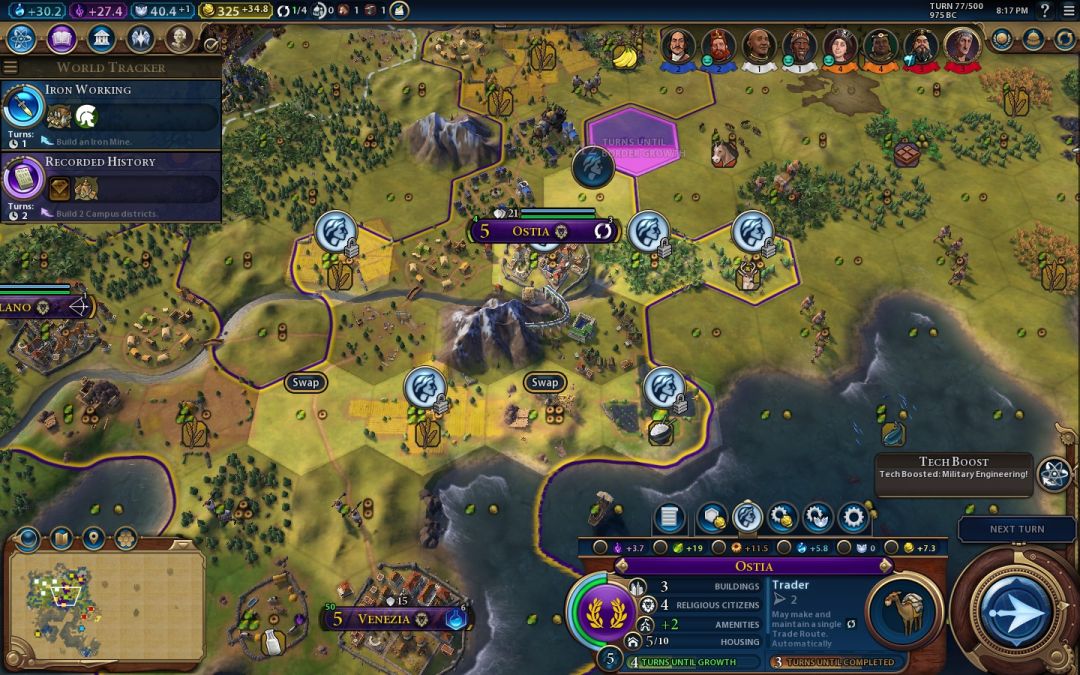
Task: Open city details list icon for Ostia
Action: 669,517
